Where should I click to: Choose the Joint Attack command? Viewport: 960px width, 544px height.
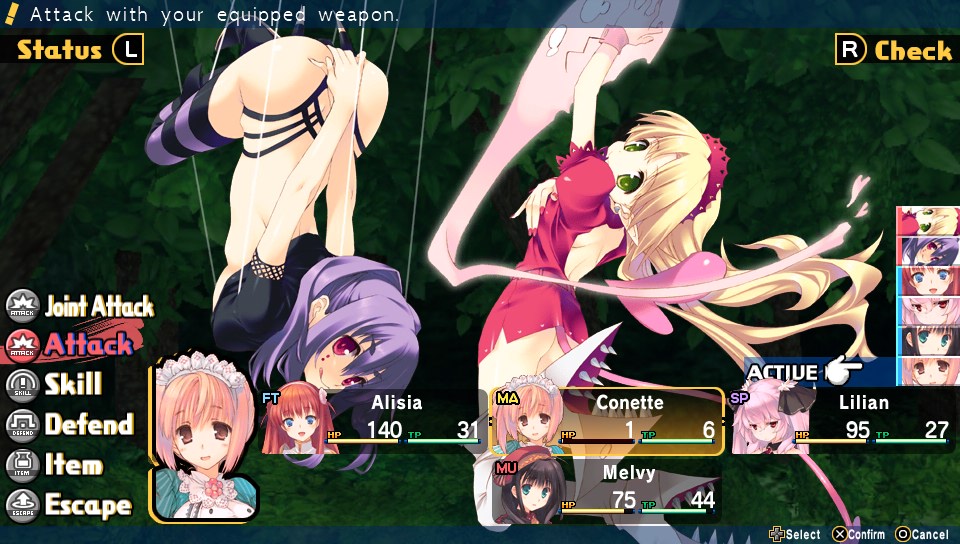pos(82,306)
